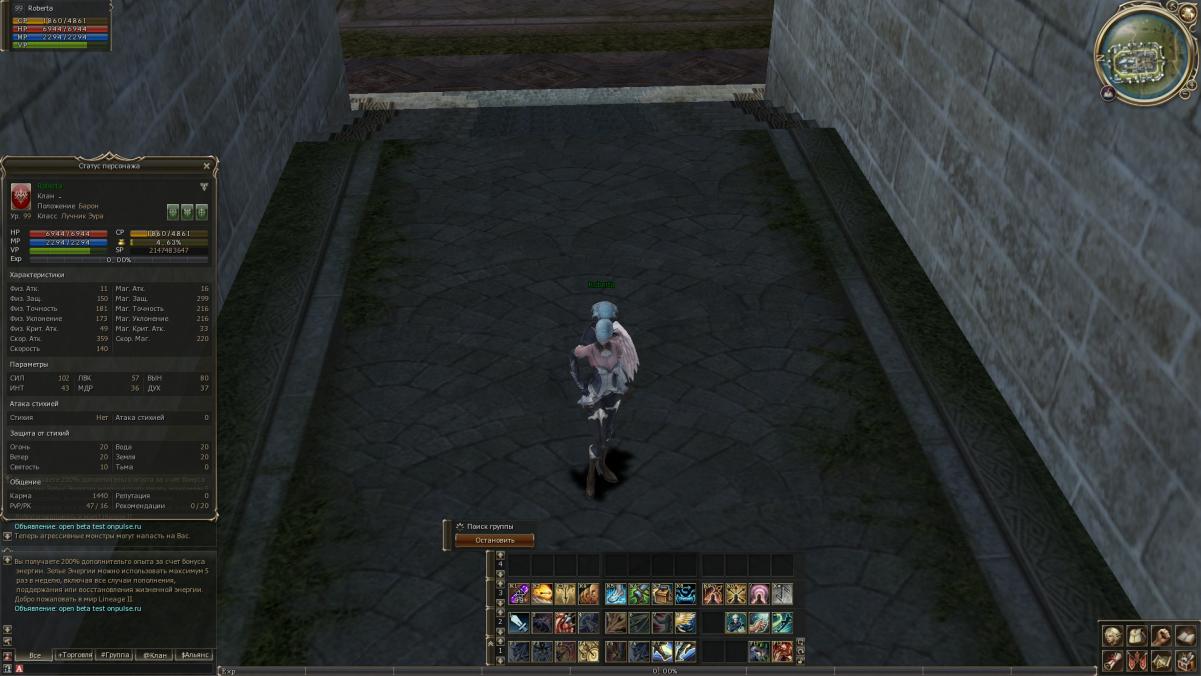Screen dimensions: 1201x676
Task: Switch to the Все chat tab
Action: pyautogui.click(x=35, y=655)
